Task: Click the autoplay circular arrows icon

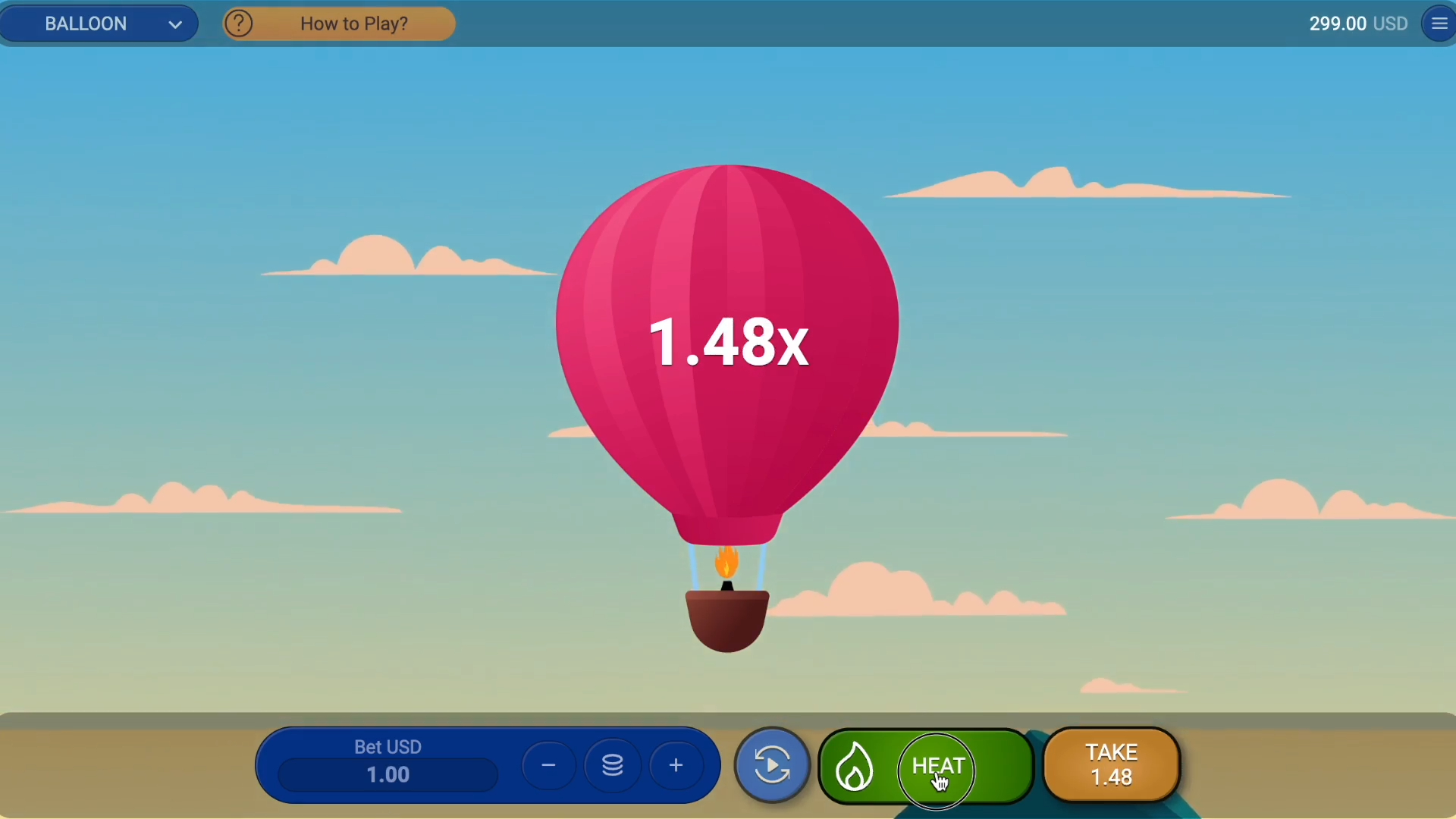Action: [771, 764]
